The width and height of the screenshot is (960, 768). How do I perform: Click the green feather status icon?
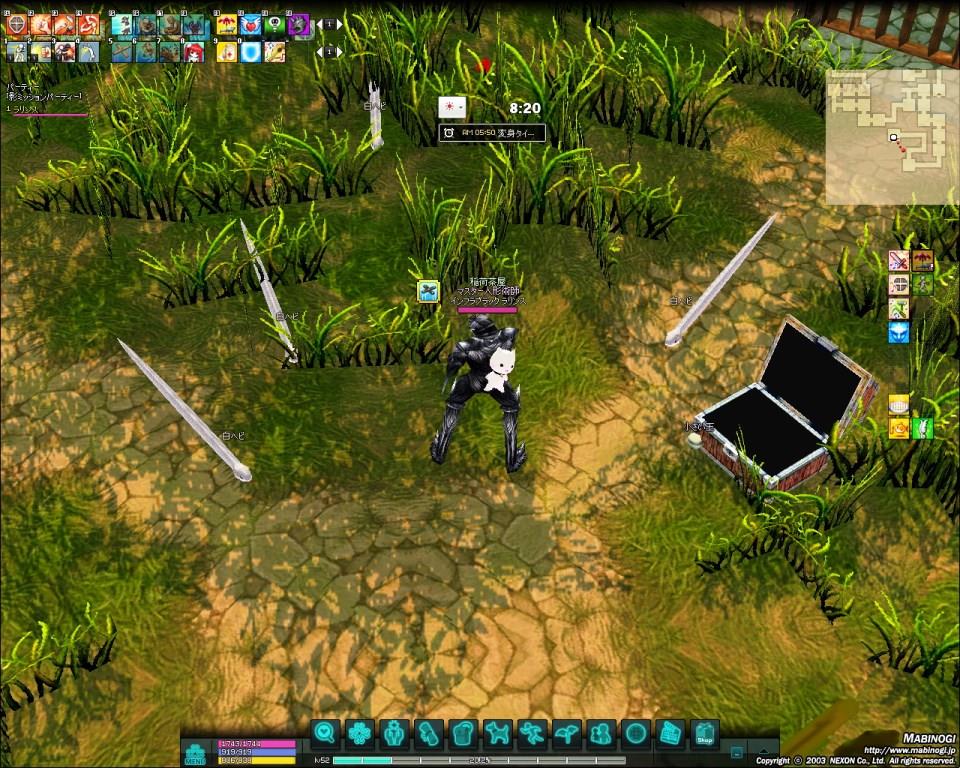coord(922,429)
